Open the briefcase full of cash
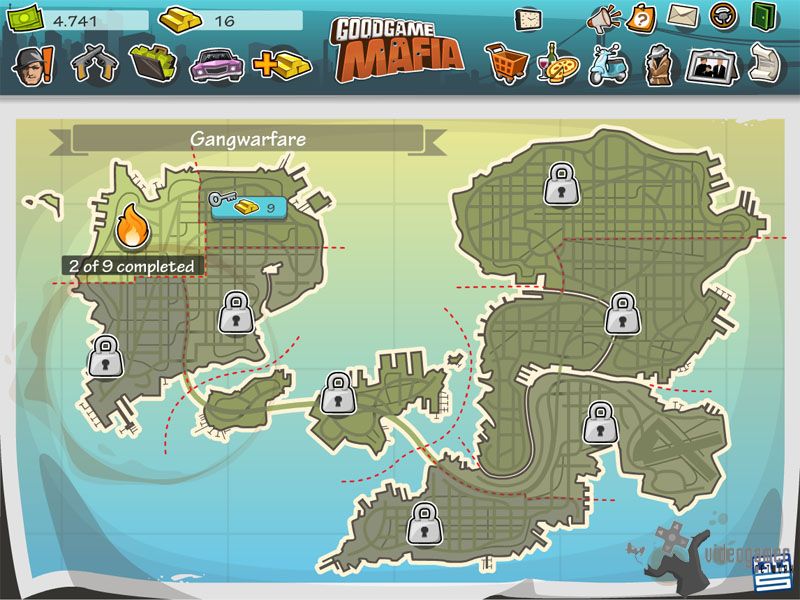 [x=152, y=63]
